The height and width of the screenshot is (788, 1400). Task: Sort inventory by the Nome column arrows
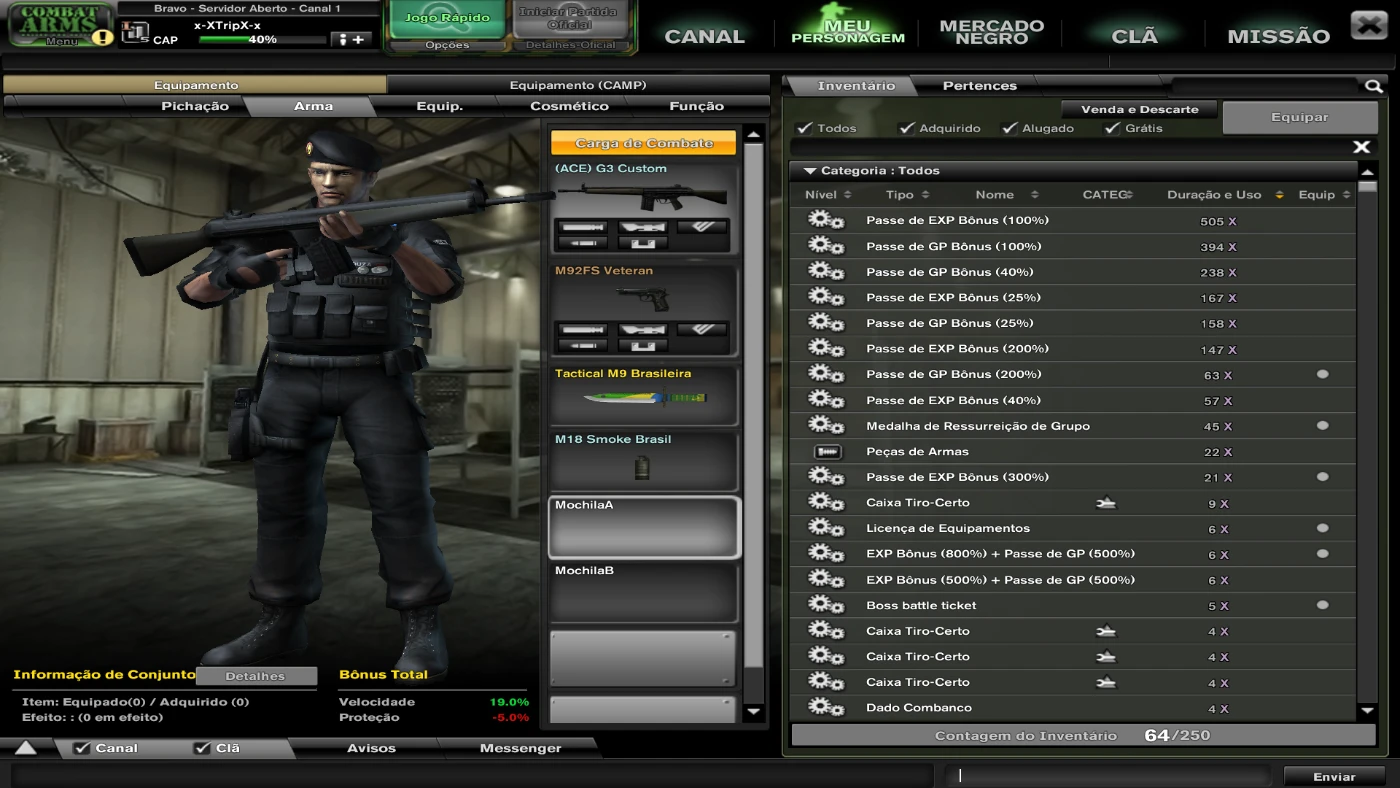coord(1033,194)
